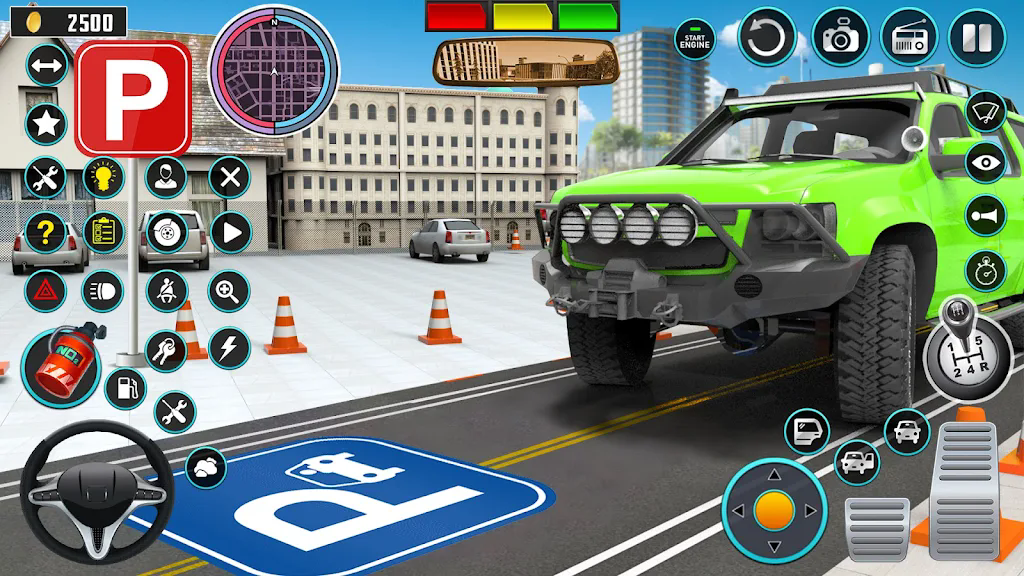Open the circular city minimap
Image resolution: width=1024 pixels, height=576 pixels.
(x=274, y=70)
